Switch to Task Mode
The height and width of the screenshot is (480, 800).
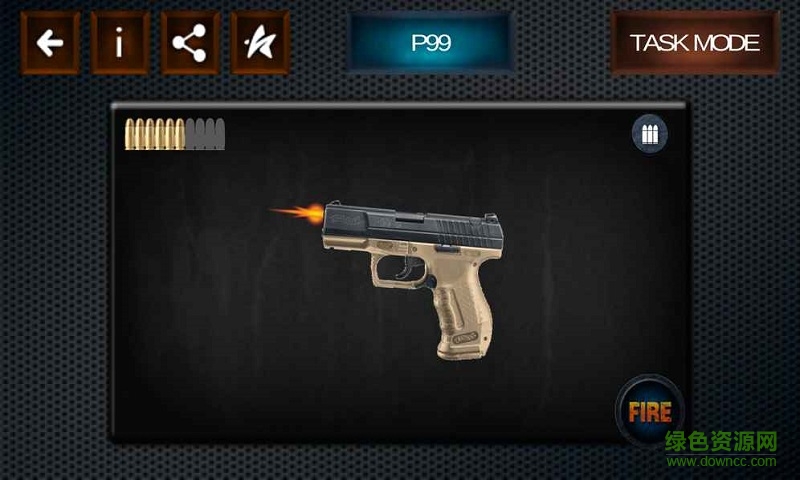[695, 43]
